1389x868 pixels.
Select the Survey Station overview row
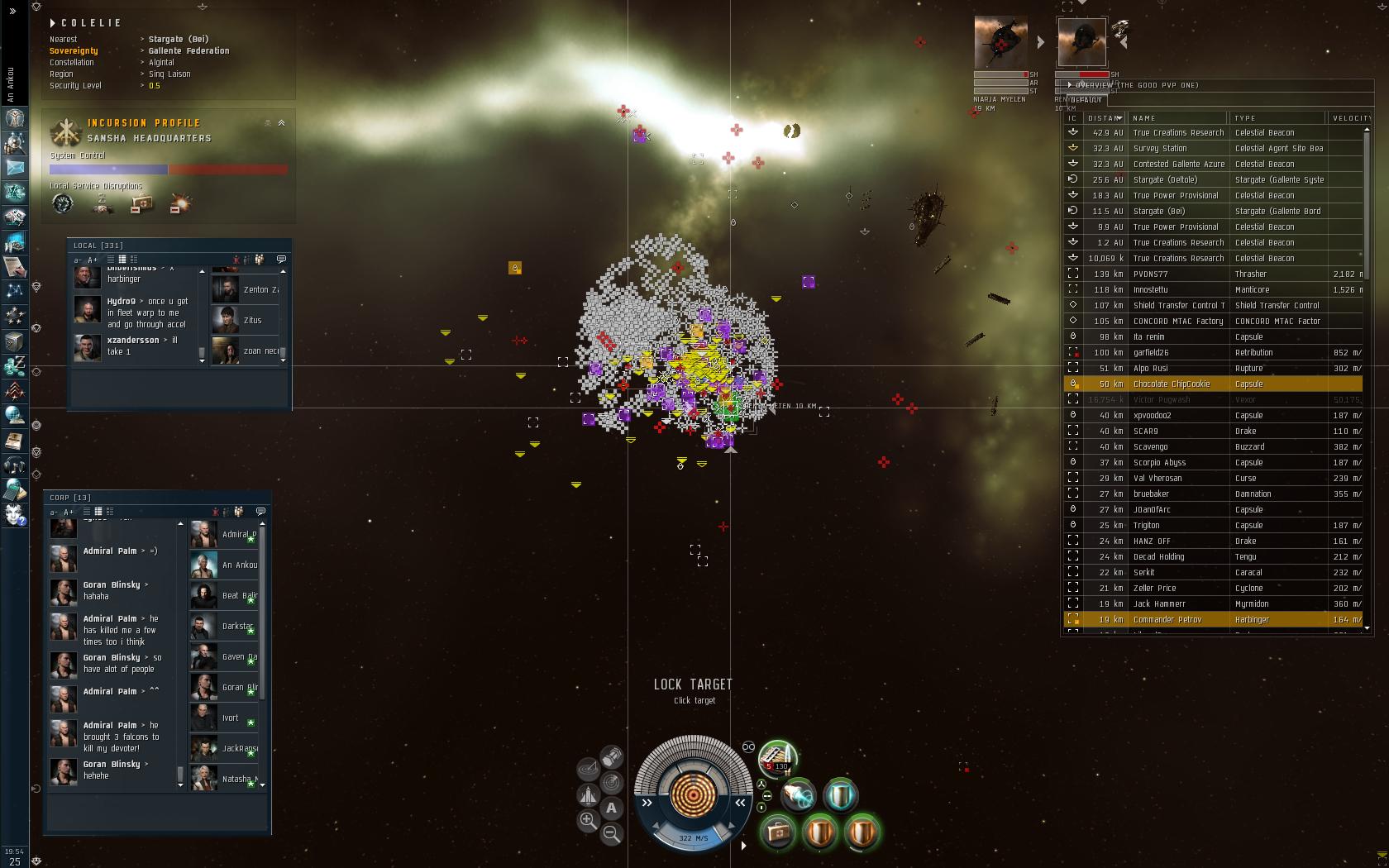pos(1159,148)
